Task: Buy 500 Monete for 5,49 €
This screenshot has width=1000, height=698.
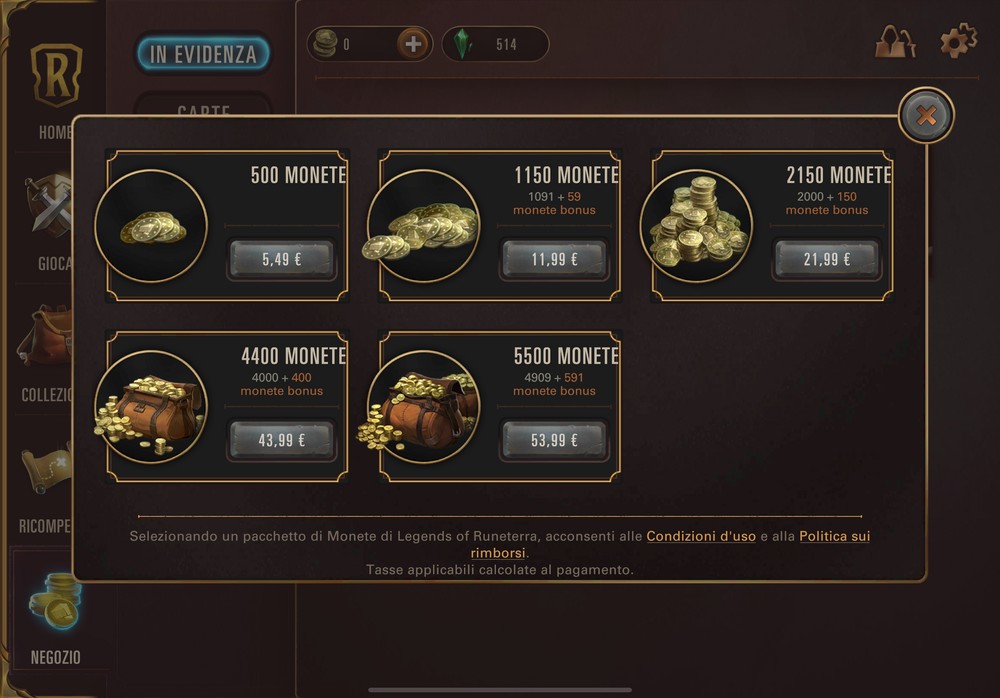Action: [x=281, y=259]
